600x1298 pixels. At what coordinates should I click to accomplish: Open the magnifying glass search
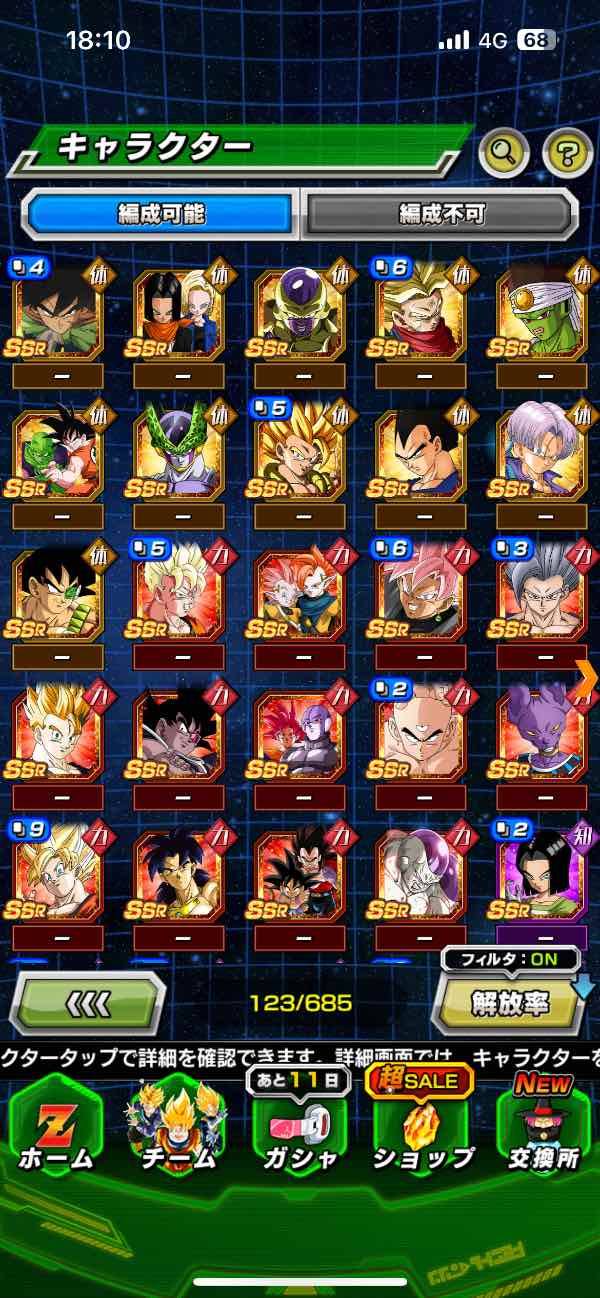point(504,152)
